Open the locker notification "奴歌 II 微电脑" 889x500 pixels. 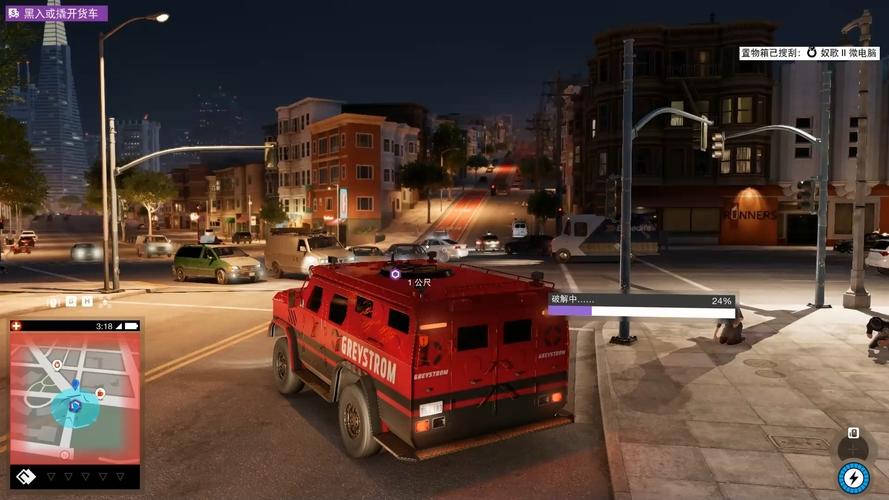click(809, 53)
